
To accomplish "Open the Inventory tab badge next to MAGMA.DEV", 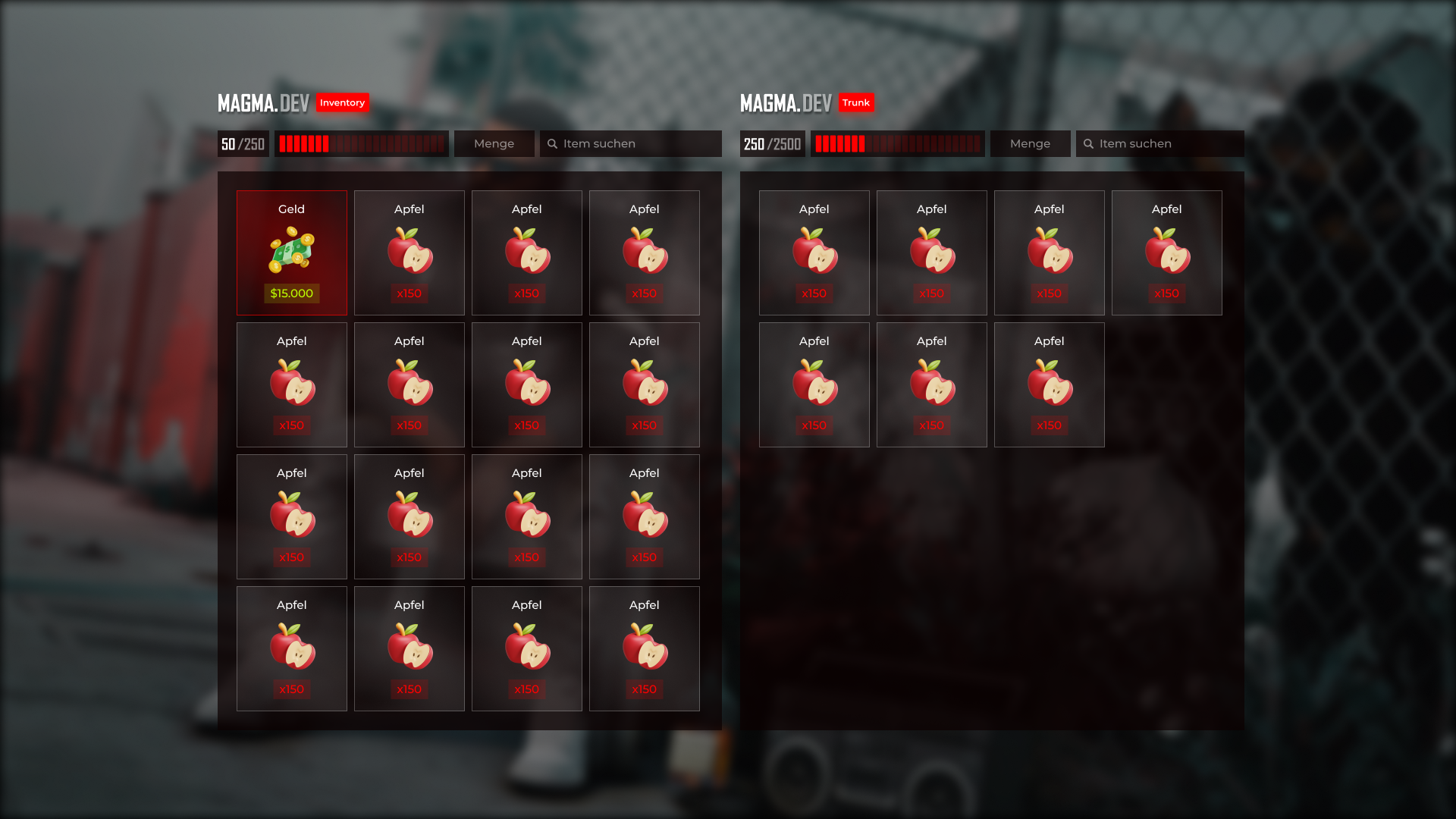I will pyautogui.click(x=343, y=102).
